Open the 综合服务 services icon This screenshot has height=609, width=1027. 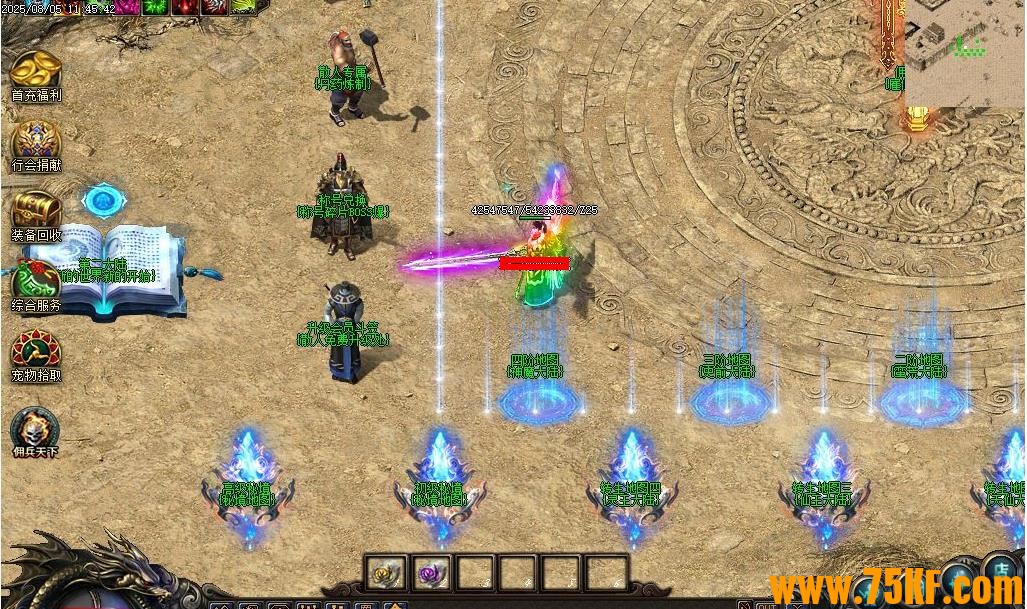point(36,281)
